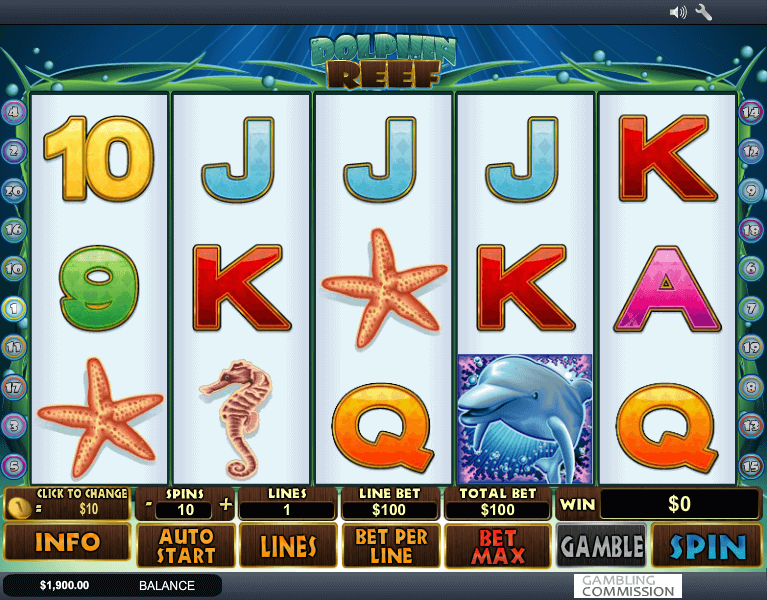Image resolution: width=767 pixels, height=600 pixels.
Task: Open the INFO paytable
Action: coord(67,543)
